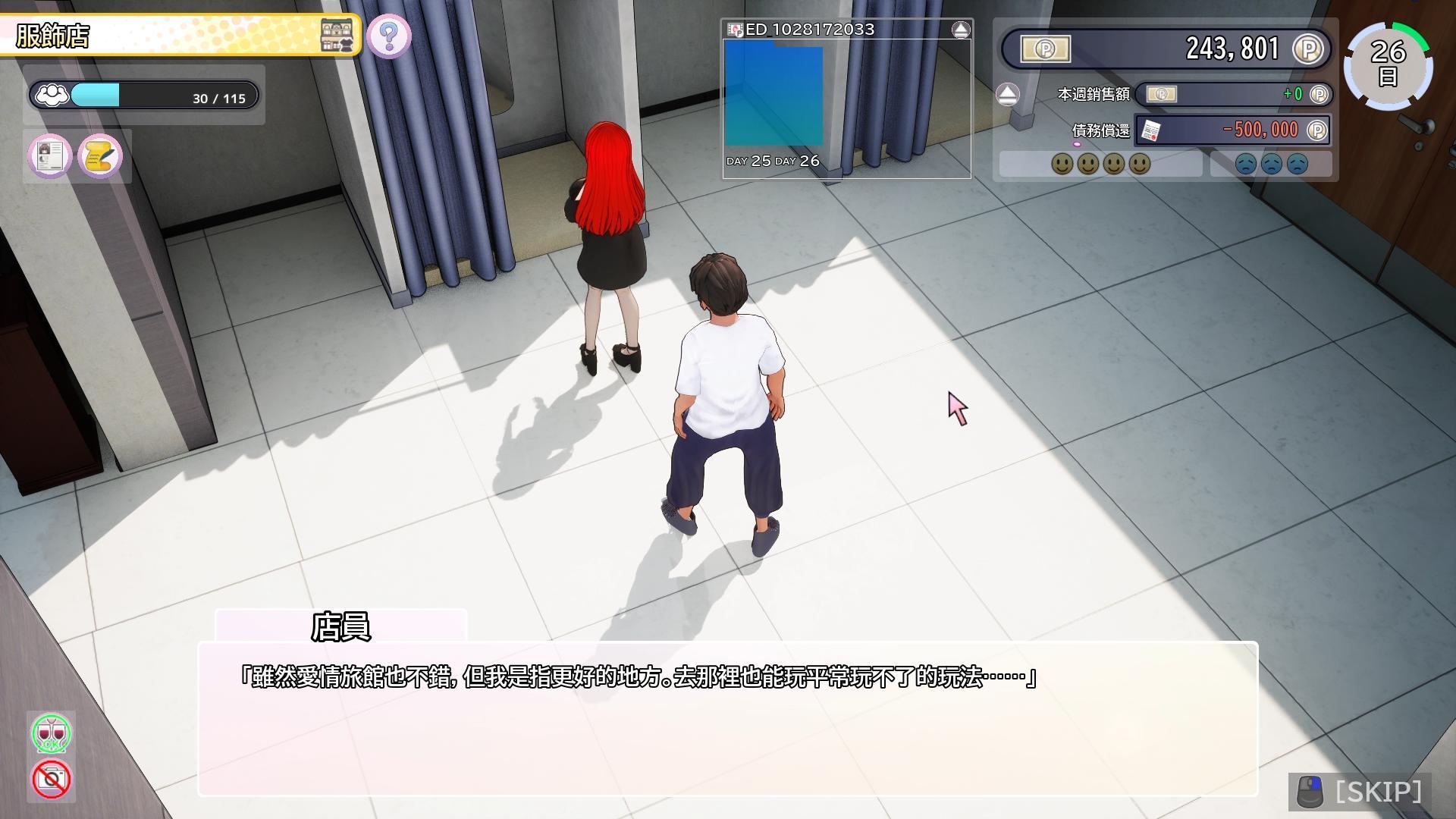
Task: Open the character profile card icon
Action: (x=49, y=156)
